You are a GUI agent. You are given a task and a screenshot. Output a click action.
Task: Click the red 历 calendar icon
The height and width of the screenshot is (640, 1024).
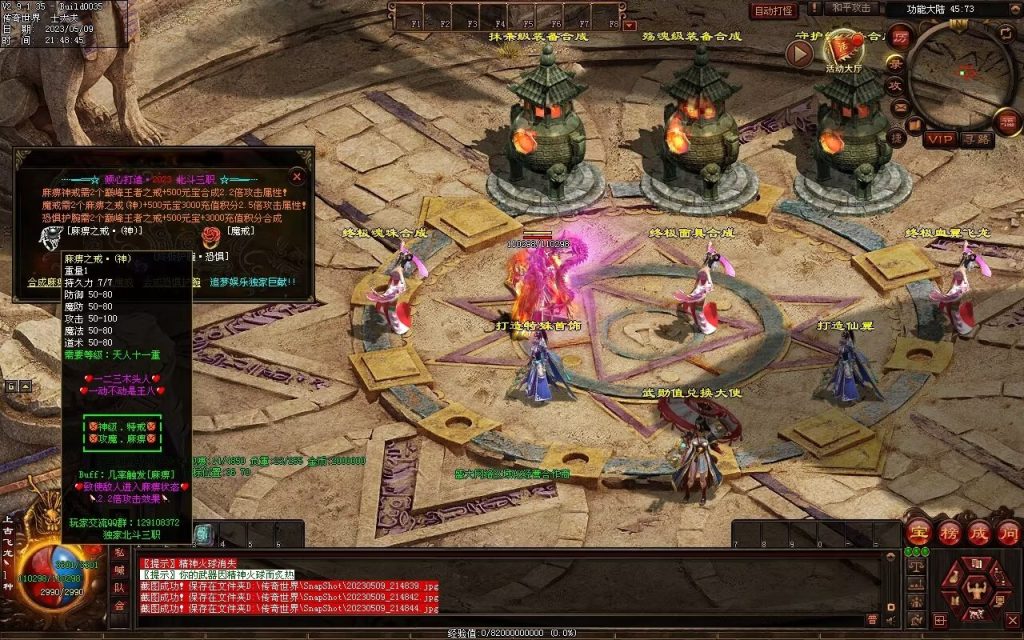tap(901, 38)
